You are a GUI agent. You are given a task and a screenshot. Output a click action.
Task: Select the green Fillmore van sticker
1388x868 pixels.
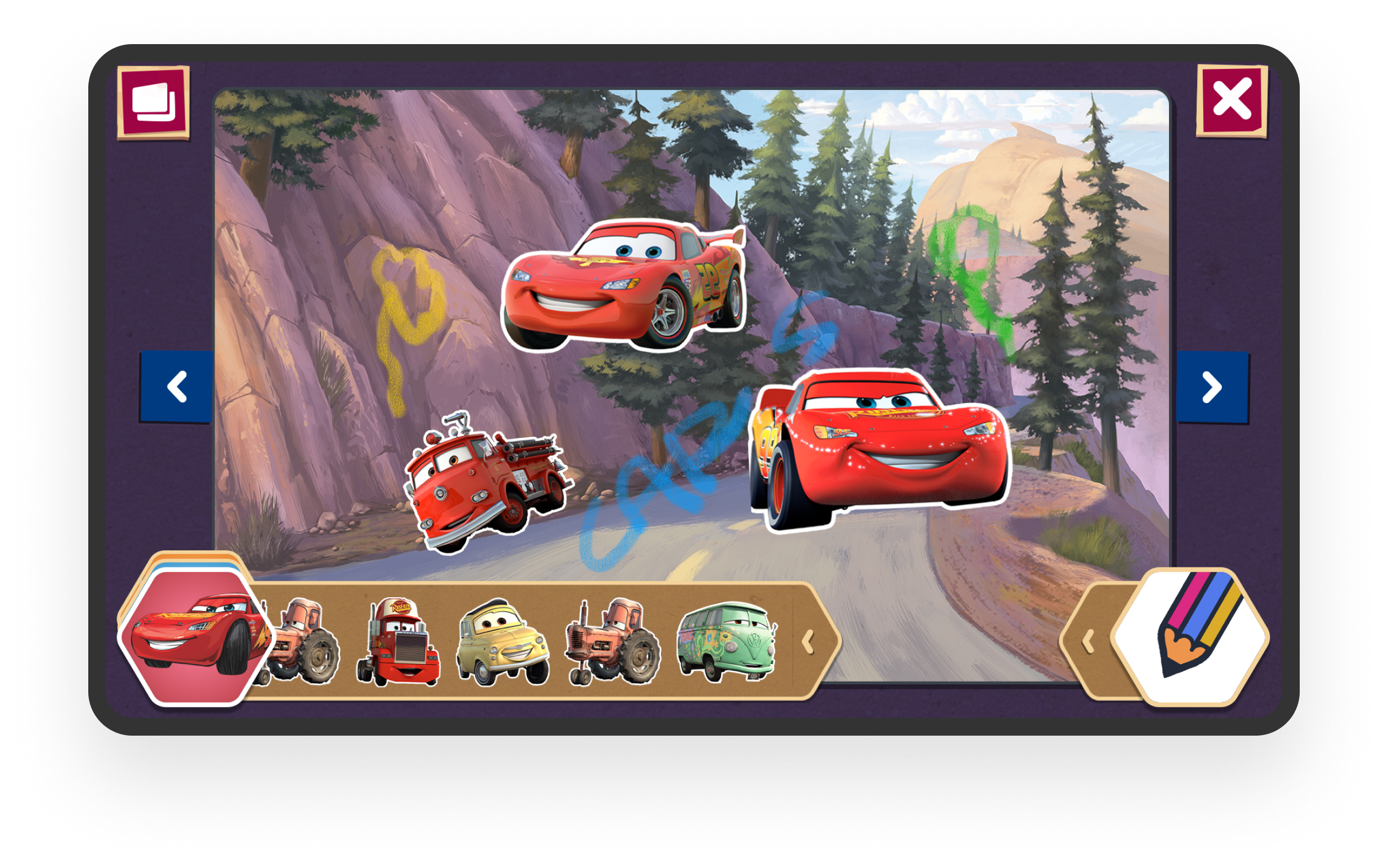point(727,641)
